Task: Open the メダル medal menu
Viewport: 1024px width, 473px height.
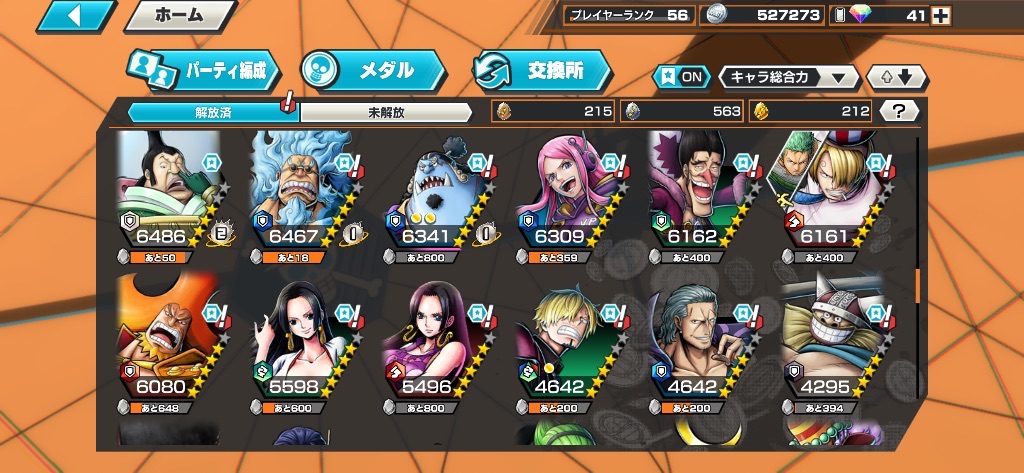Action: click(x=374, y=70)
